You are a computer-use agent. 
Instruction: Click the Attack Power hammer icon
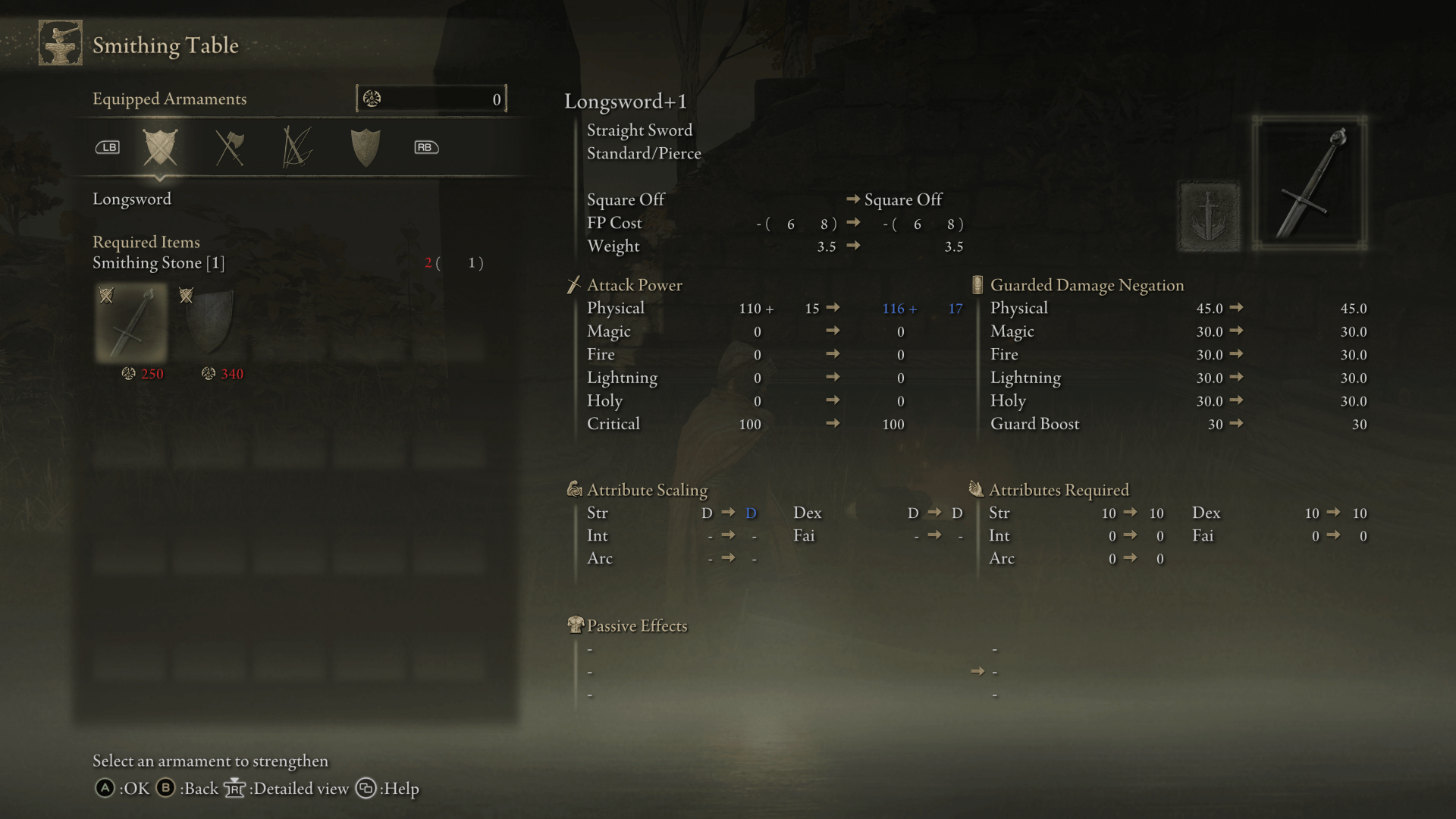tap(574, 284)
